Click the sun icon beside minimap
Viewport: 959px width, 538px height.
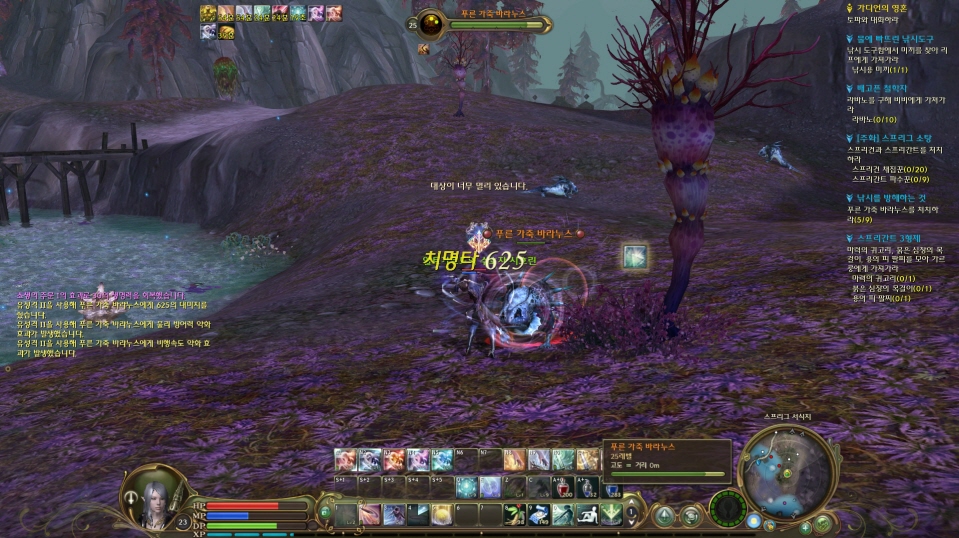pyautogui.click(x=754, y=523)
